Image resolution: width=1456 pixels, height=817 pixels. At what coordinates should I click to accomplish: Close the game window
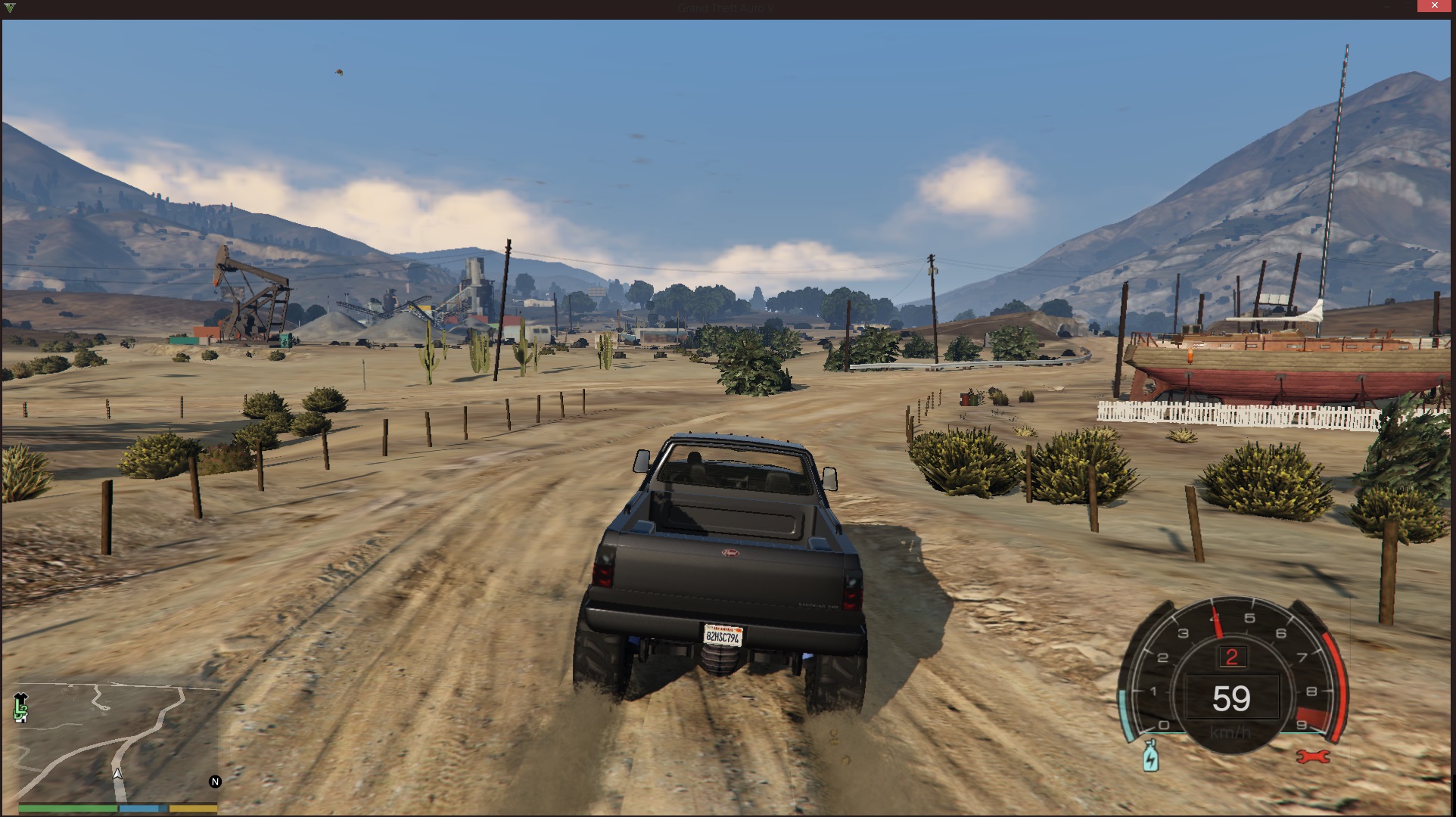pyautogui.click(x=1434, y=6)
